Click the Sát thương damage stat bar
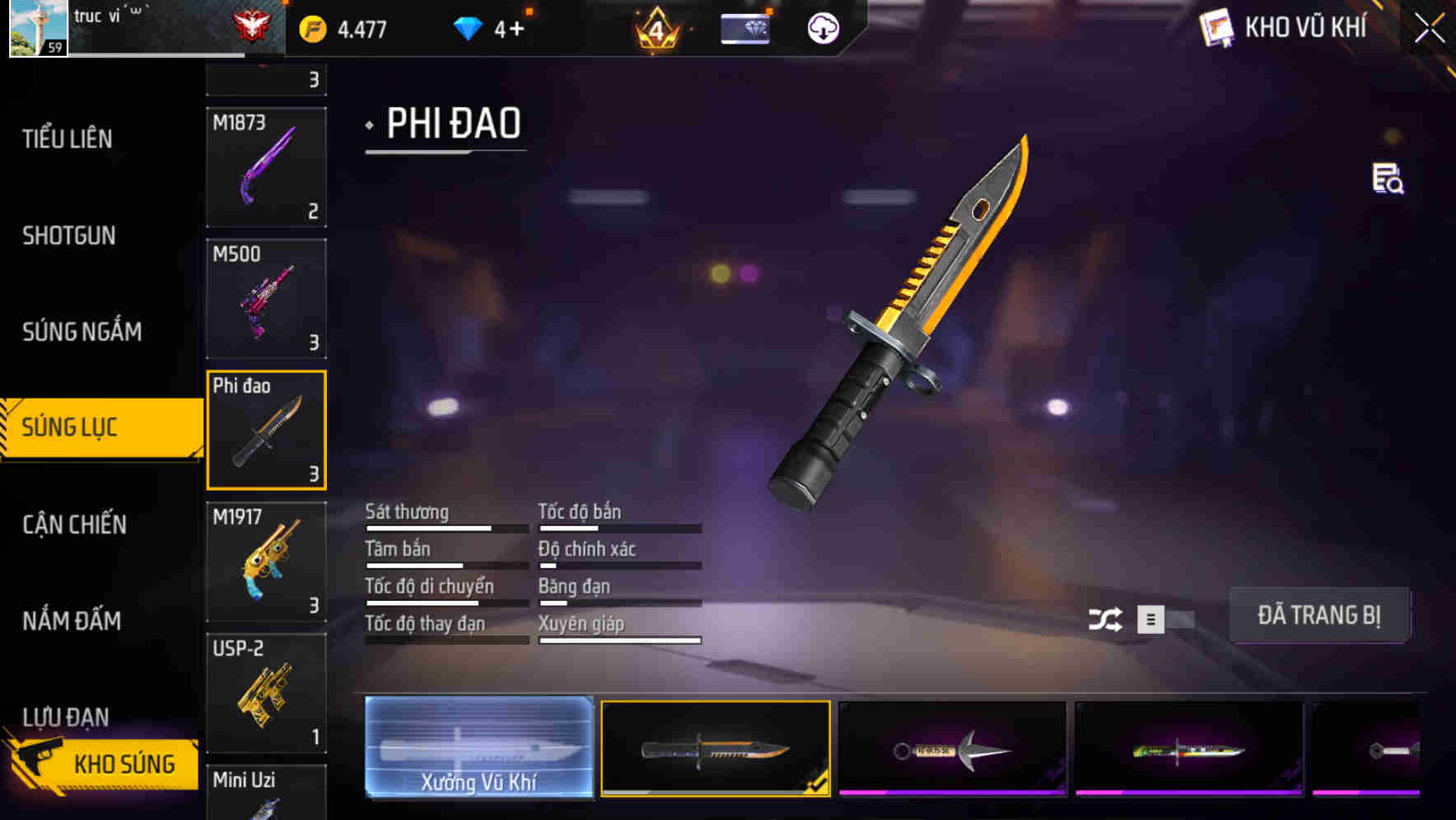This screenshot has height=820, width=1456. (445, 527)
